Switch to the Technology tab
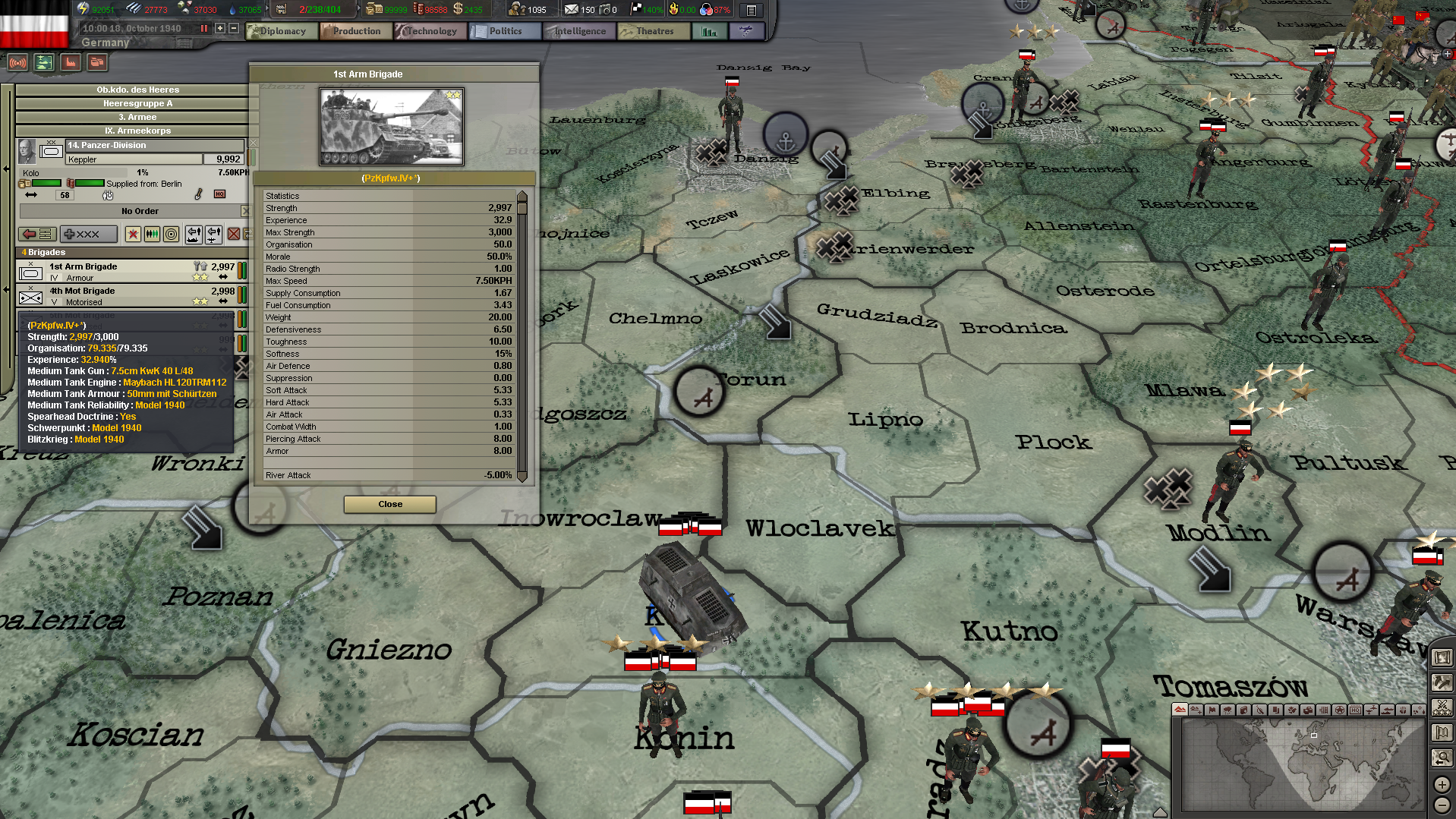Viewport: 1456px width, 819px height. point(430,31)
